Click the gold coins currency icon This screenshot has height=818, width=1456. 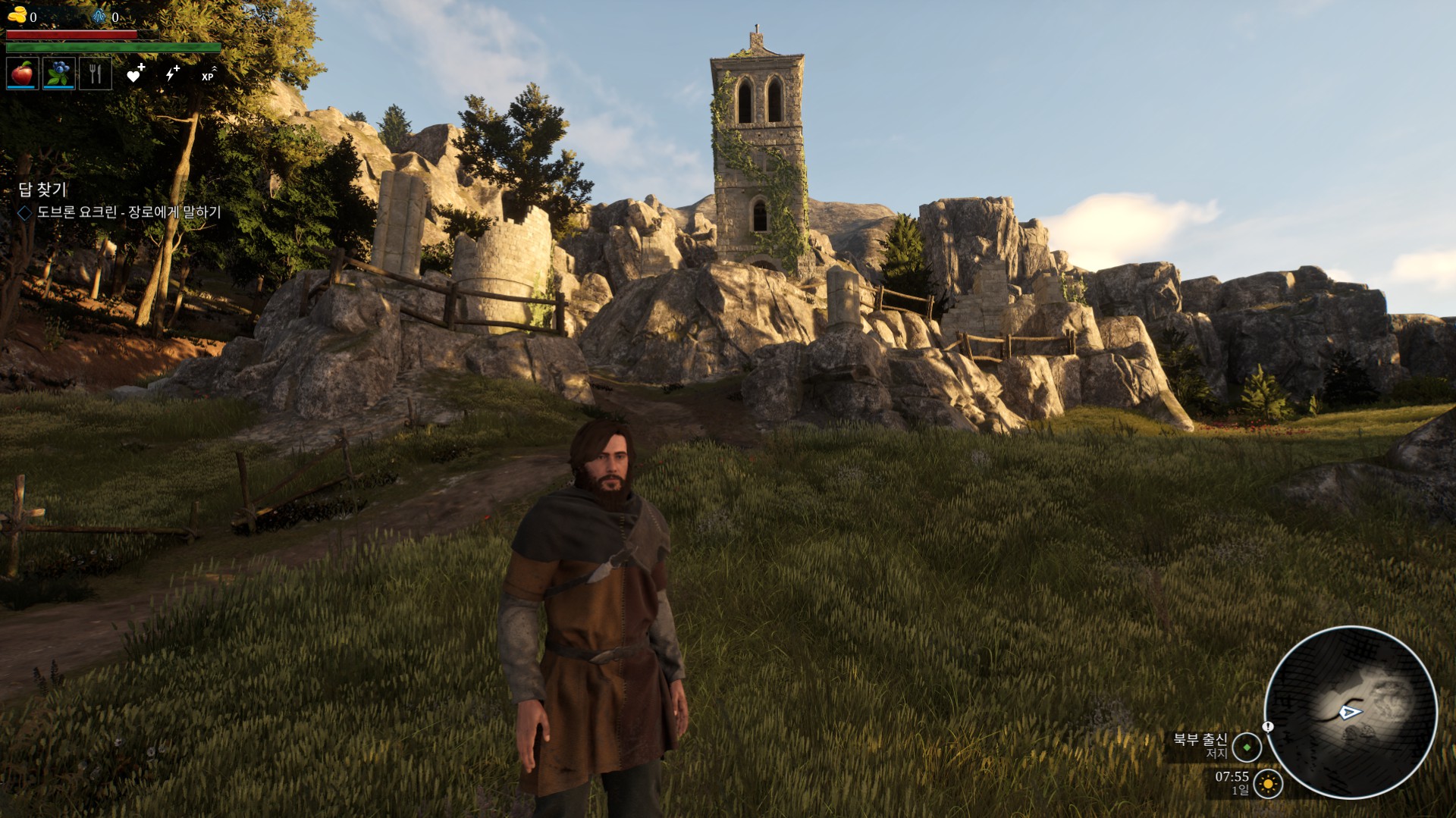pos(17,15)
